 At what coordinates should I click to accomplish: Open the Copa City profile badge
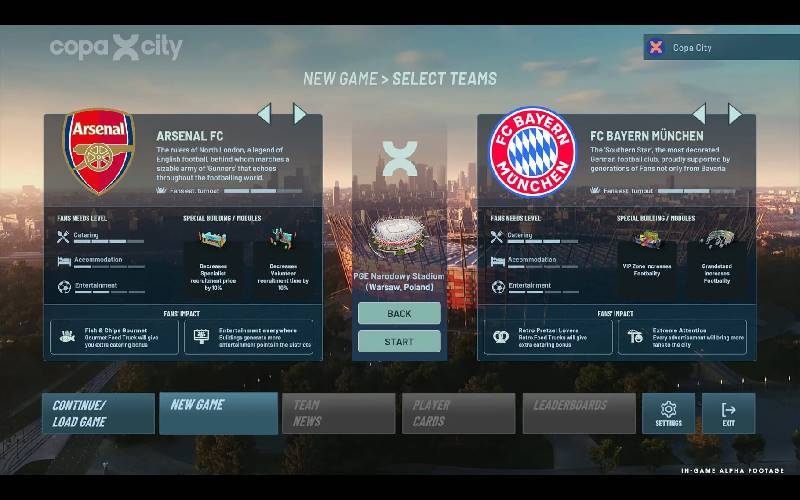pos(720,47)
